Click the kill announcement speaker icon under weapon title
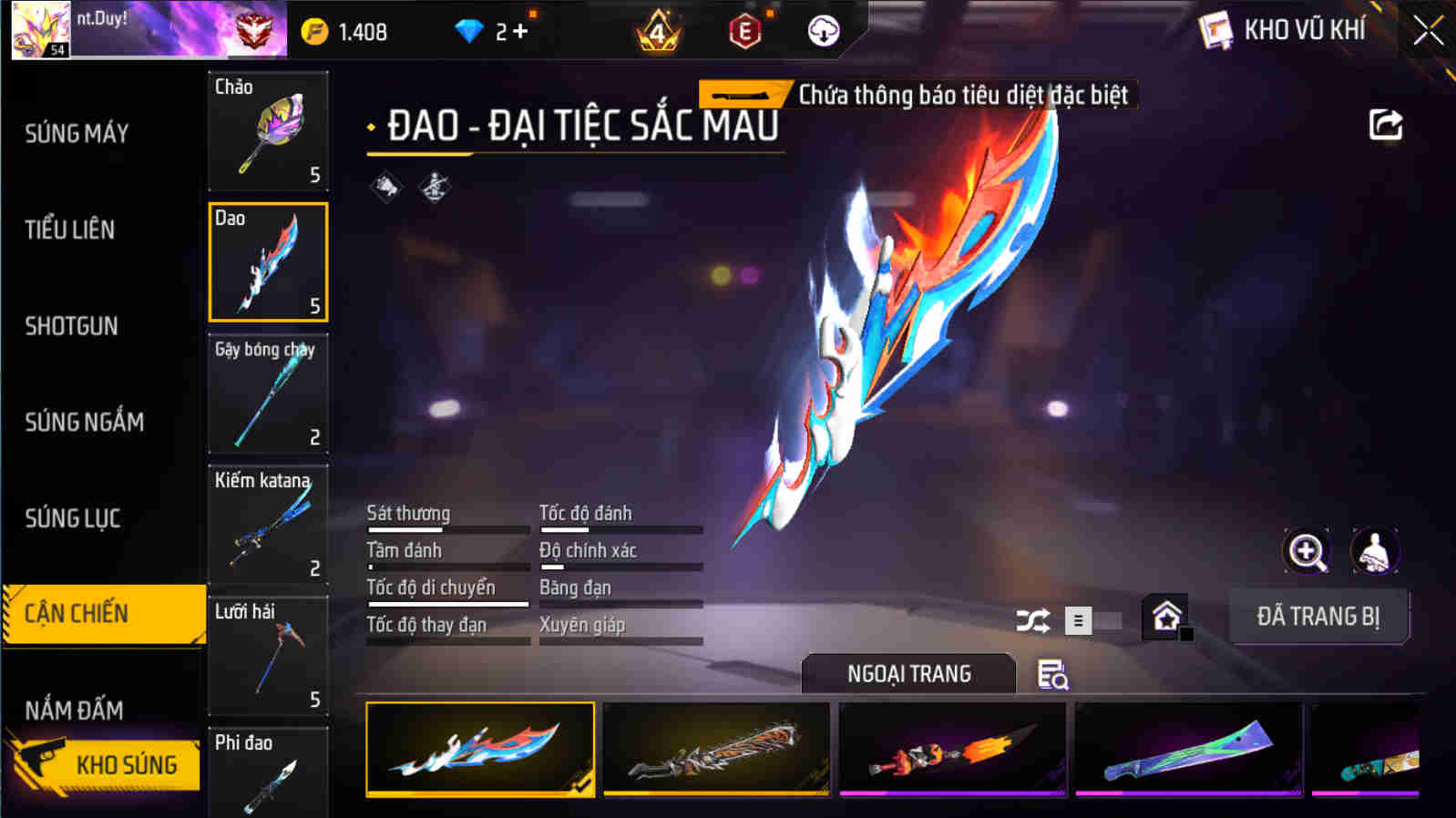The height and width of the screenshot is (818, 1456). pyautogui.click(x=386, y=189)
